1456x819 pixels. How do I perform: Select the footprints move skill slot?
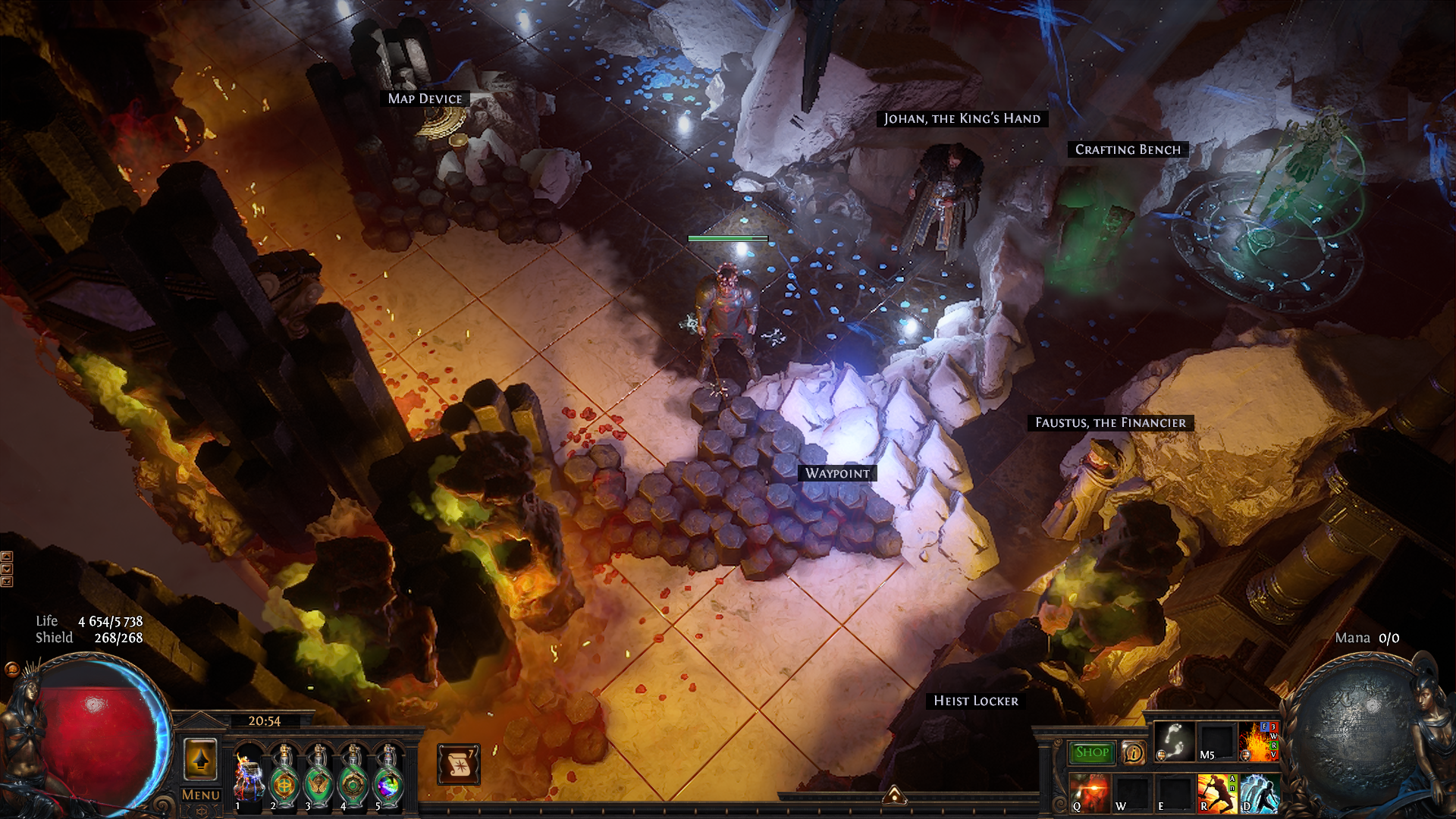(1174, 741)
